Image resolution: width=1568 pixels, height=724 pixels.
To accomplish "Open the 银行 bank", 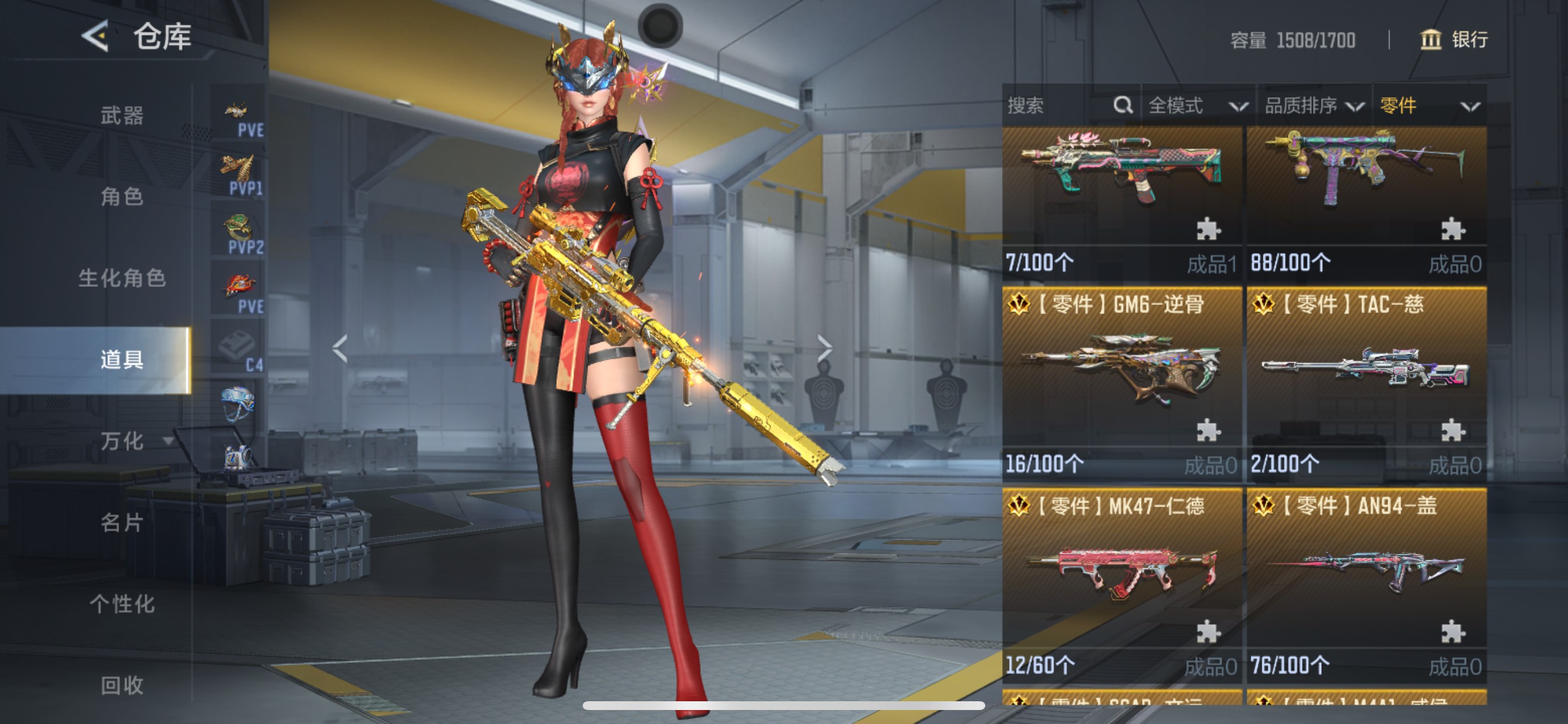I will 1454,40.
